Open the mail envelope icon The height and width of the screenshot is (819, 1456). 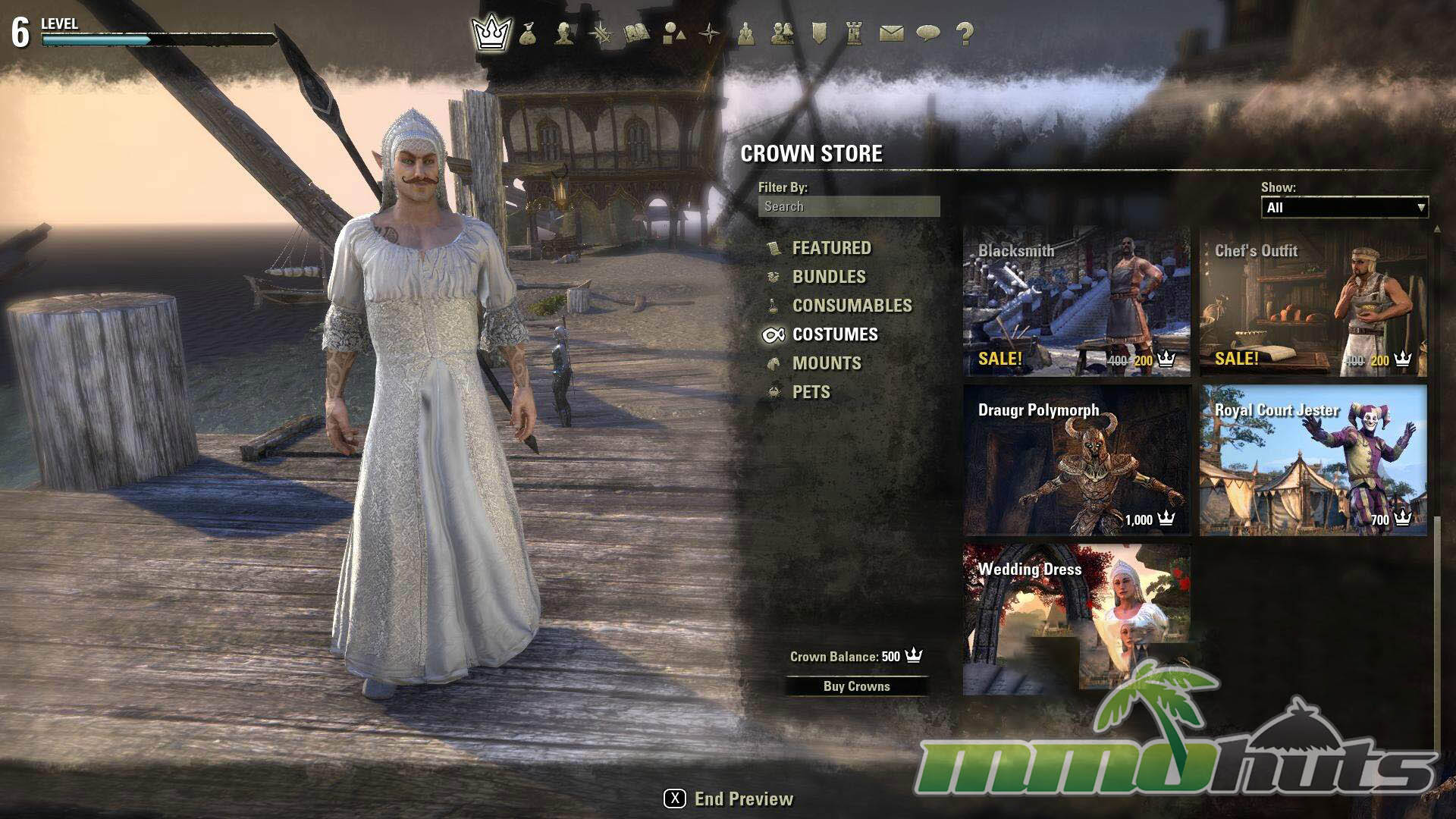pos(891,33)
